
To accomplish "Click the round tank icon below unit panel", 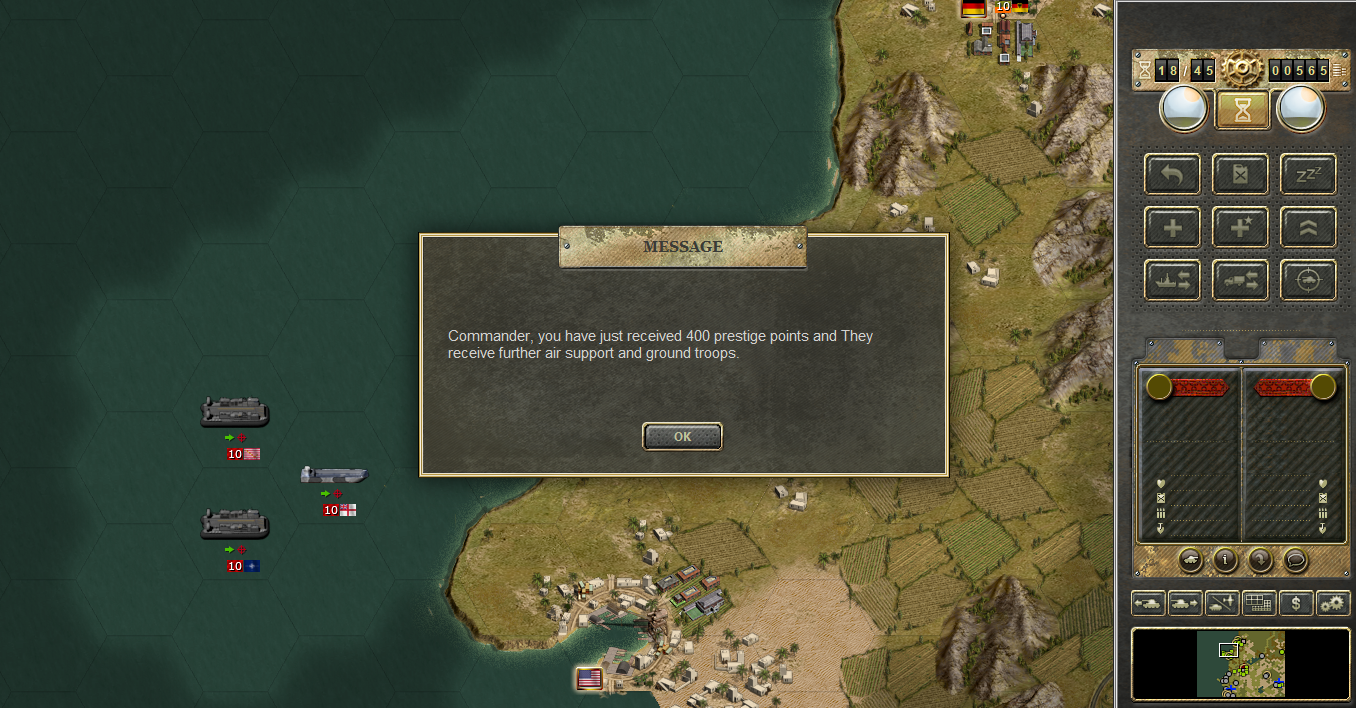I will point(1191,560).
